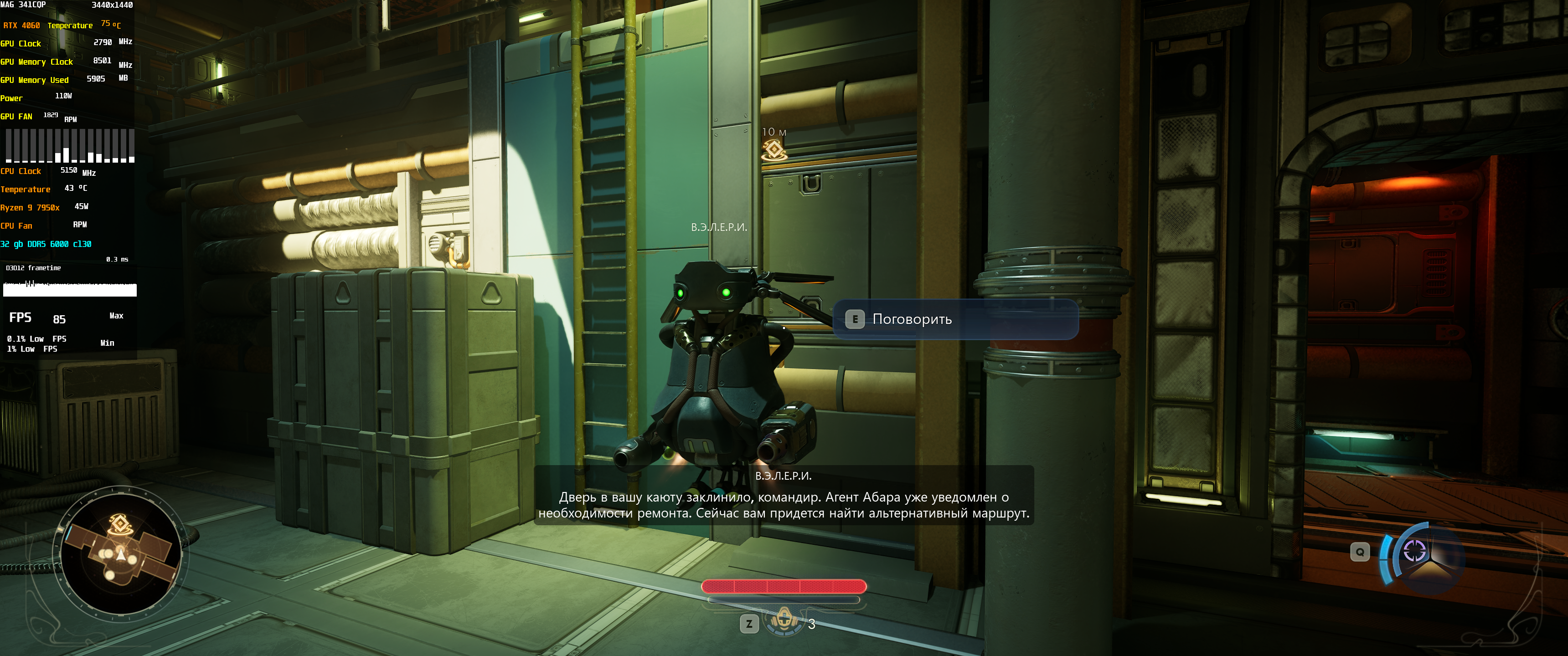Activate the crosshair ability icon
The height and width of the screenshot is (656, 1568).
pyautogui.click(x=1414, y=551)
